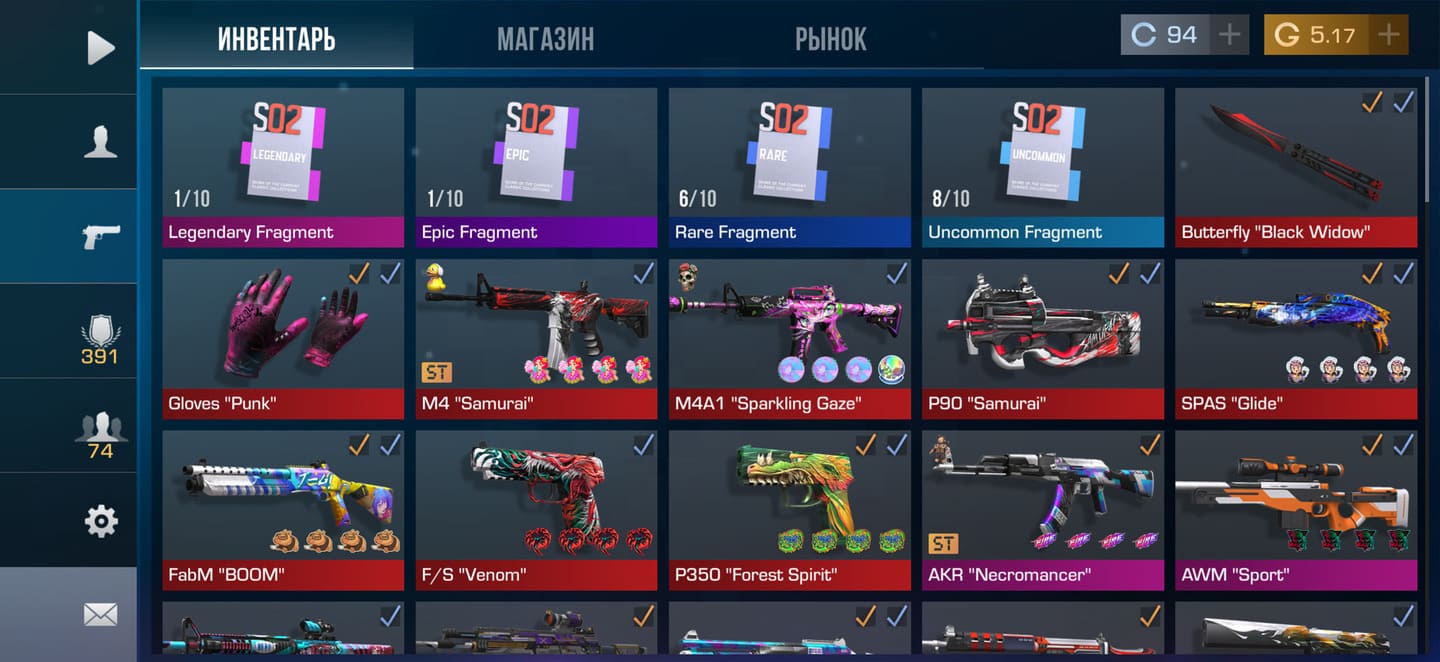Start a match with the play arrow

coord(100,47)
